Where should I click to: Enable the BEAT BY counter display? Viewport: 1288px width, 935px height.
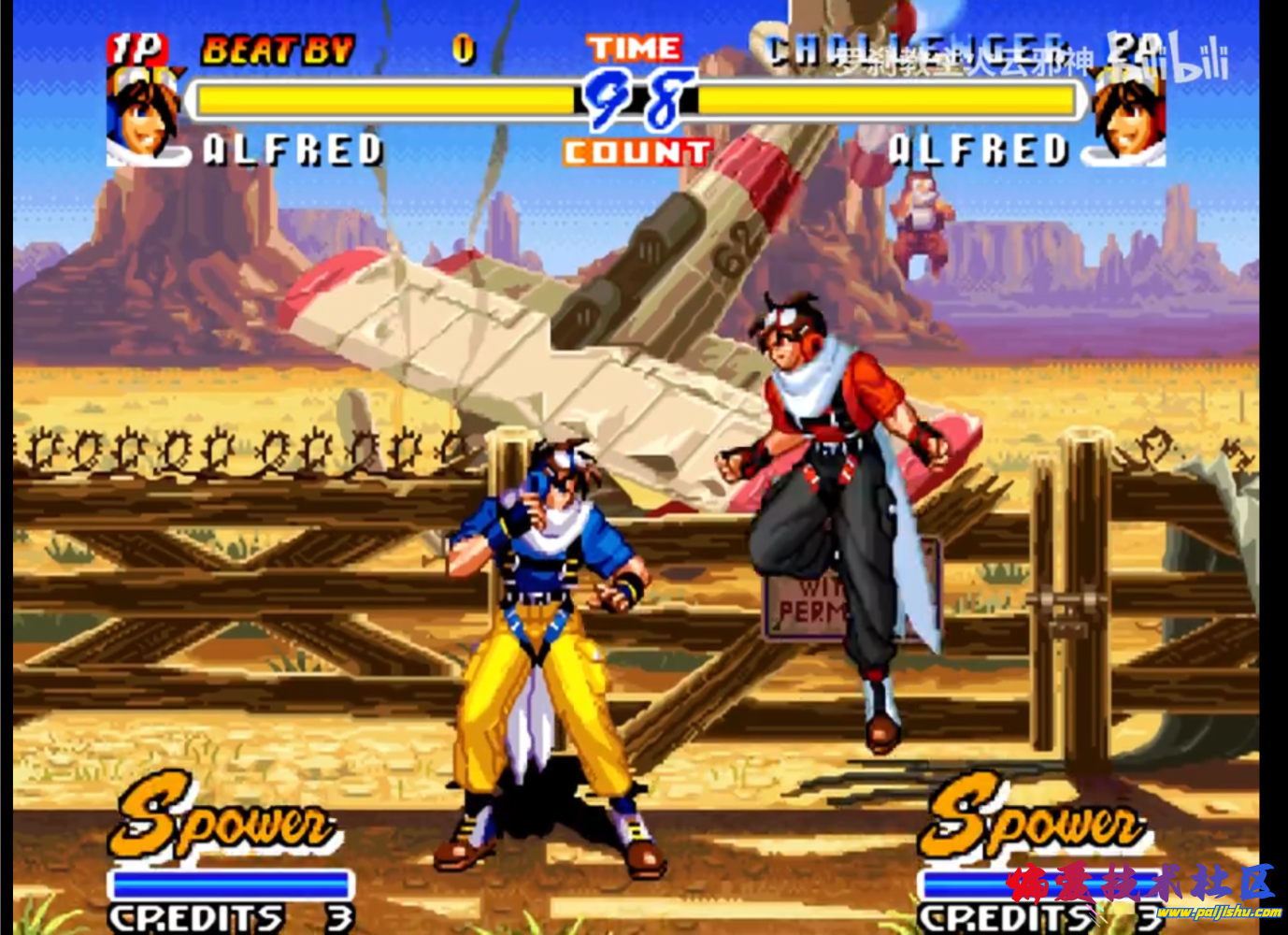point(278,47)
